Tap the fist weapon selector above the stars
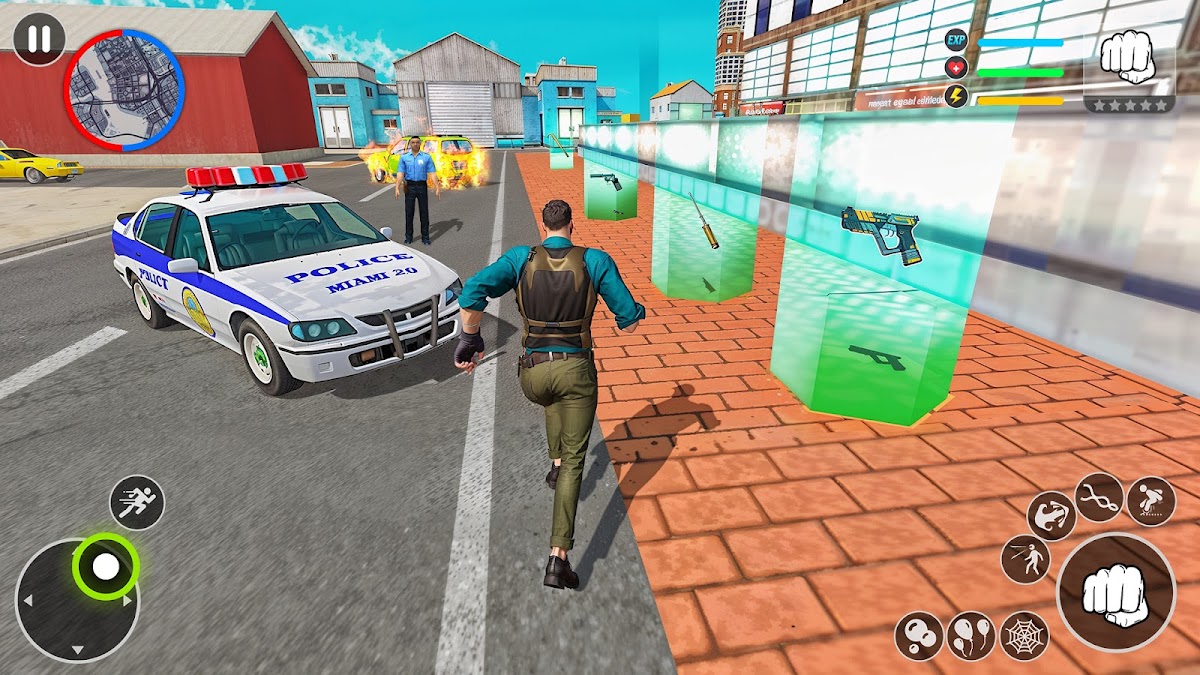This screenshot has width=1200, height=675. (1128, 57)
